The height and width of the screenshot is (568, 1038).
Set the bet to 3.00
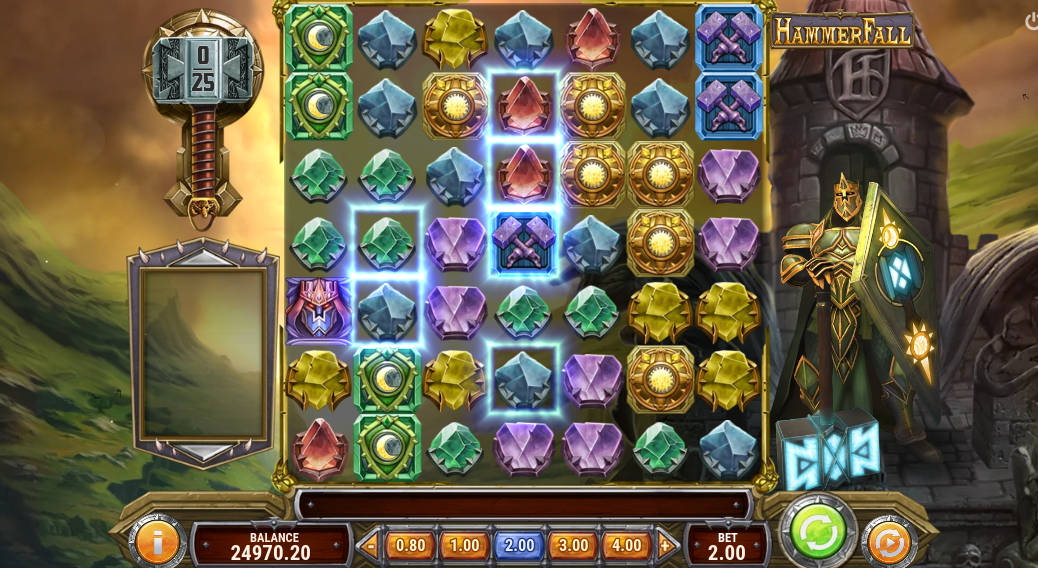[573, 546]
